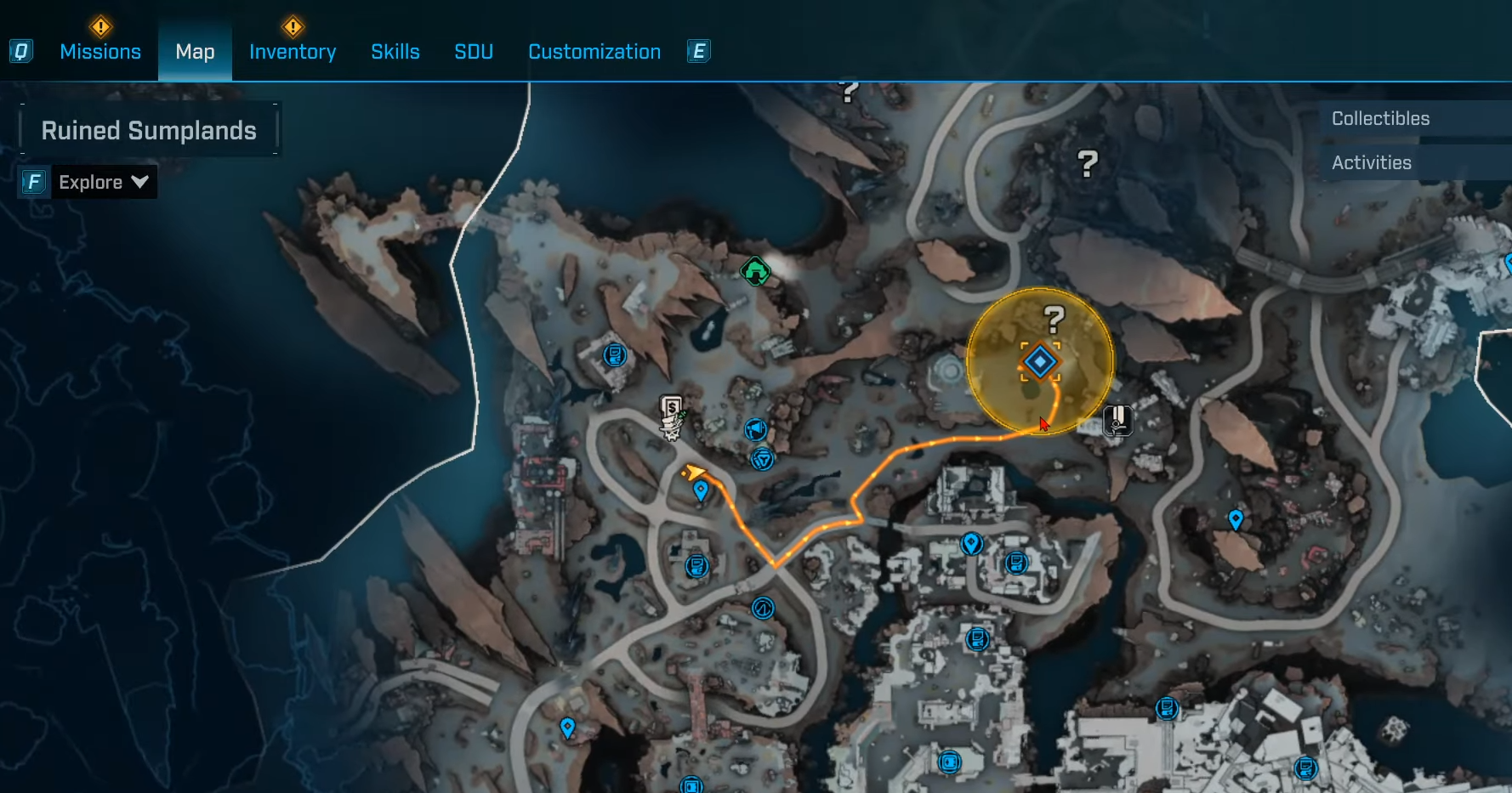1512x793 pixels.
Task: Select the tracked objective diamond marker
Action: 1039,362
